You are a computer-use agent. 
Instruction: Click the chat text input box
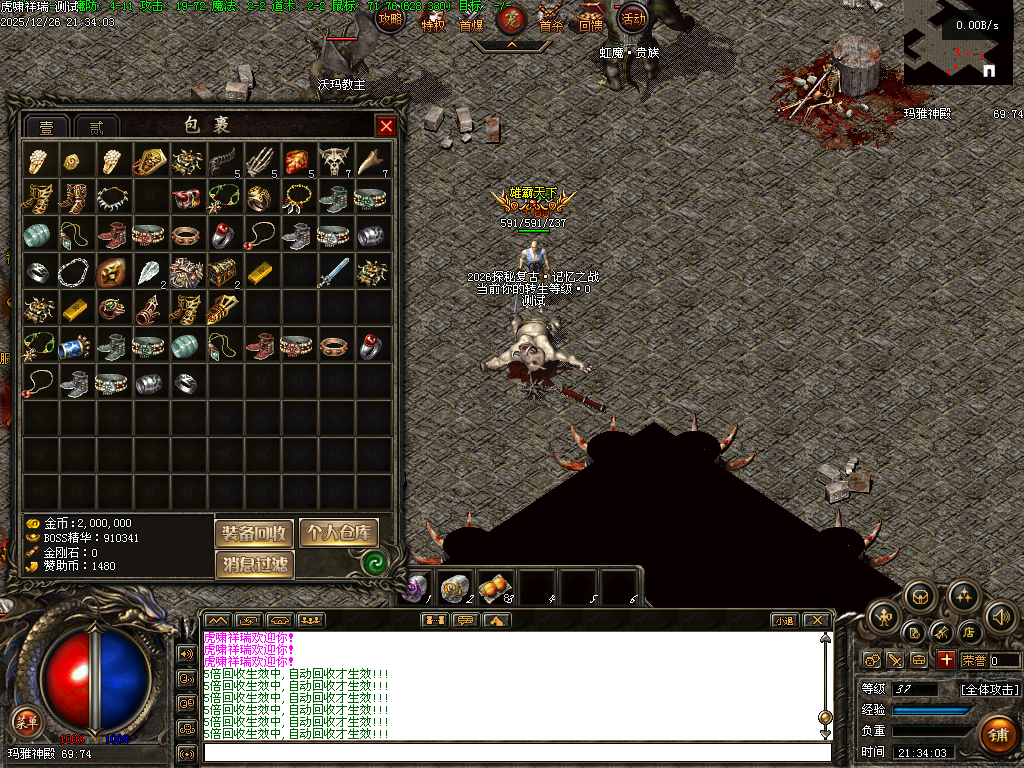(x=516, y=752)
